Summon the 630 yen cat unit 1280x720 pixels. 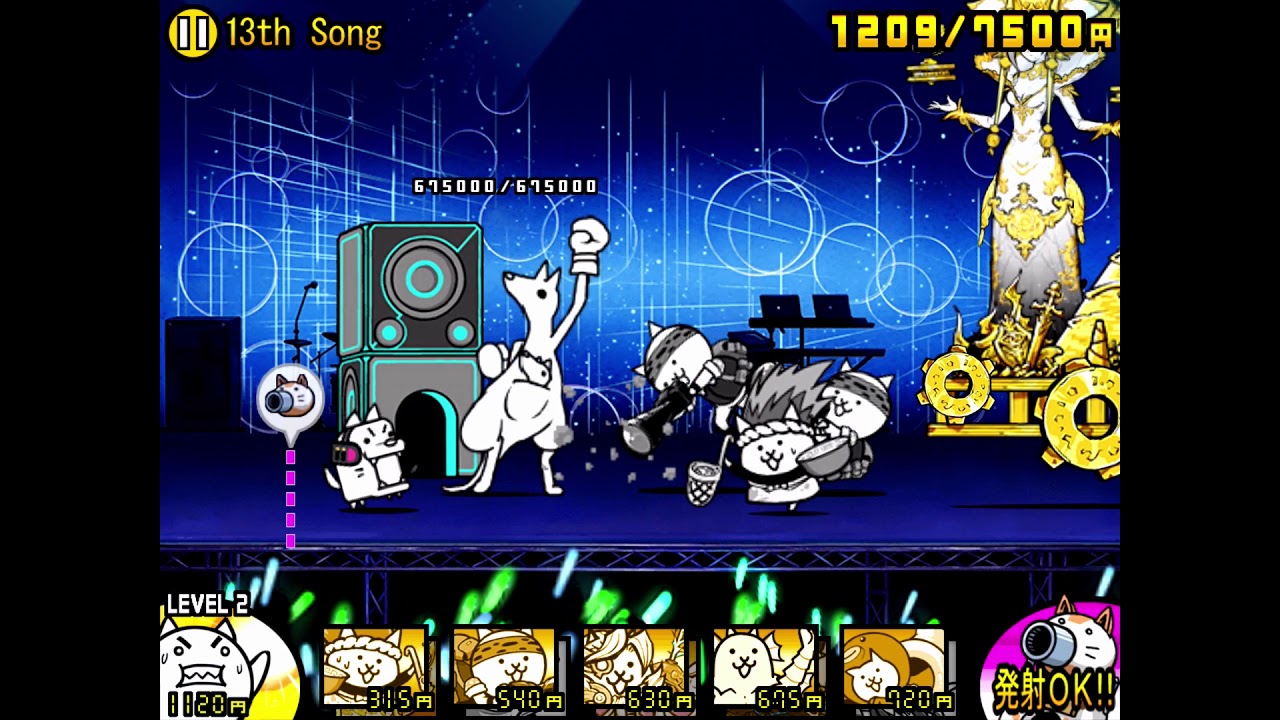[x=635, y=668]
